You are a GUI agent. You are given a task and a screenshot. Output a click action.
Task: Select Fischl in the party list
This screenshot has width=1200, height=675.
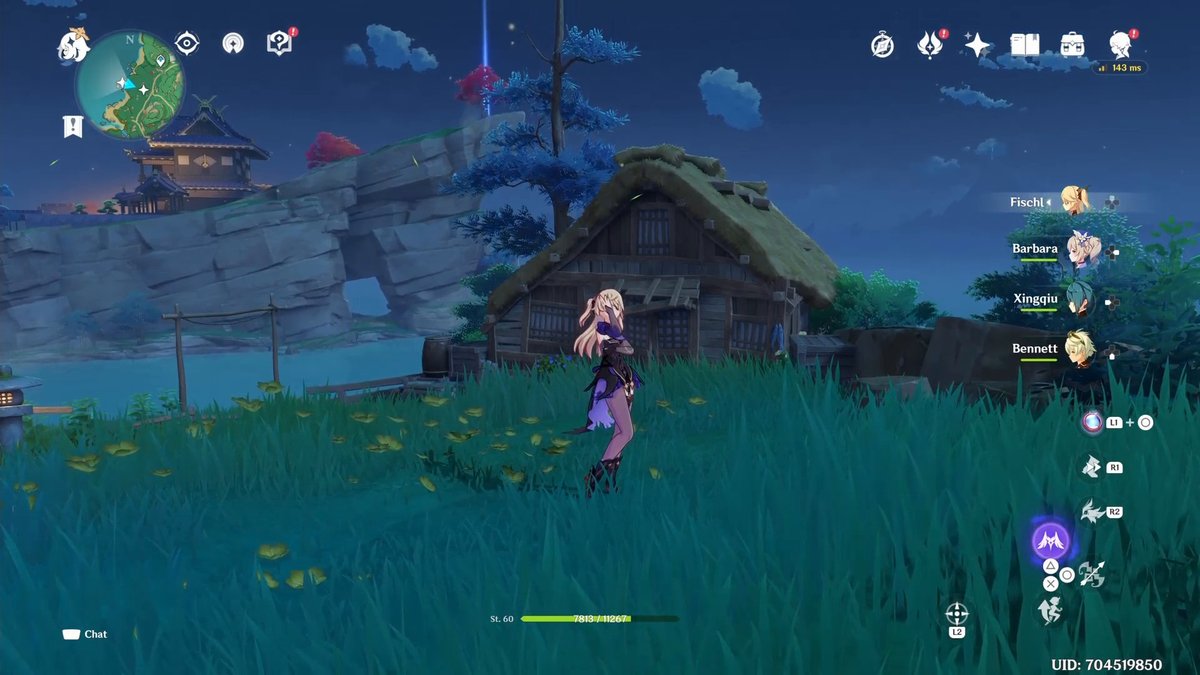coord(1076,201)
